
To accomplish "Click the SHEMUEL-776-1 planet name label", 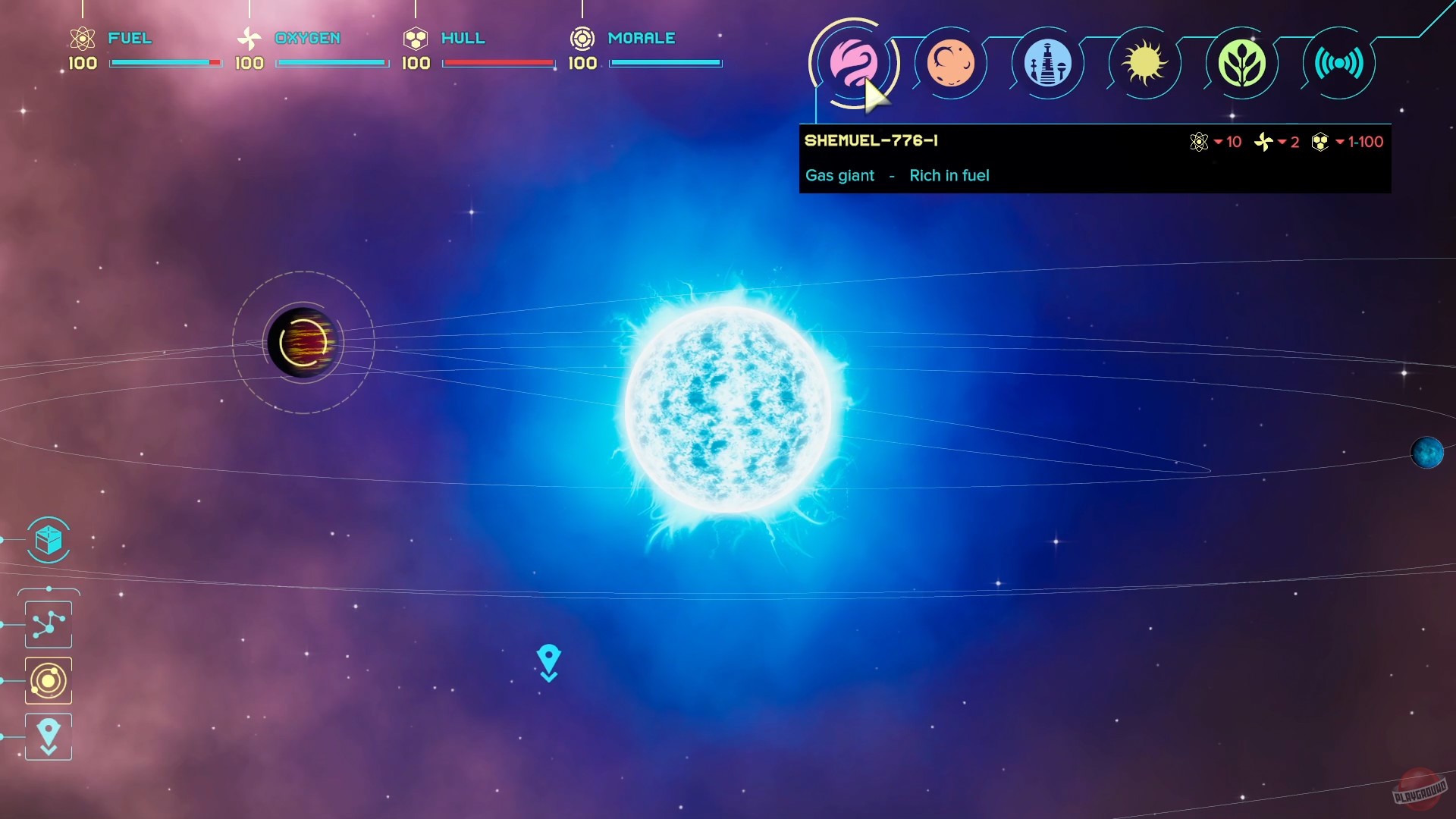I will [x=873, y=140].
